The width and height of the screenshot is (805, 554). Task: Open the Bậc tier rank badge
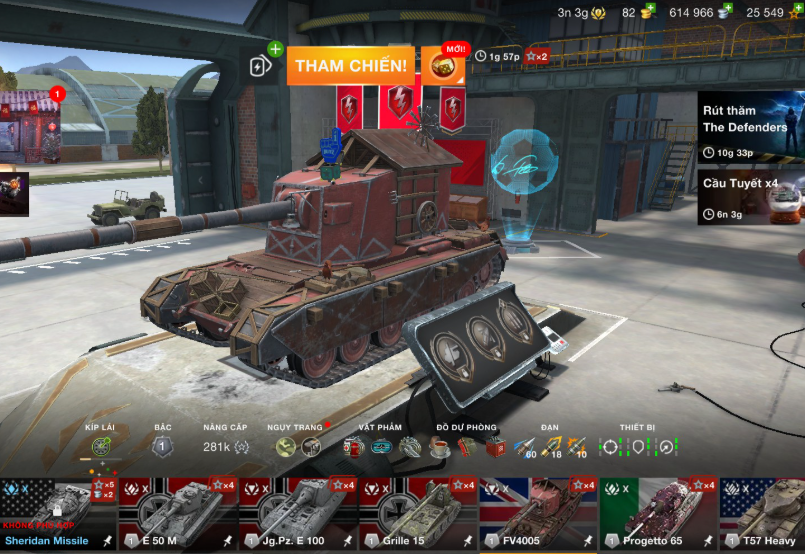tap(162, 447)
